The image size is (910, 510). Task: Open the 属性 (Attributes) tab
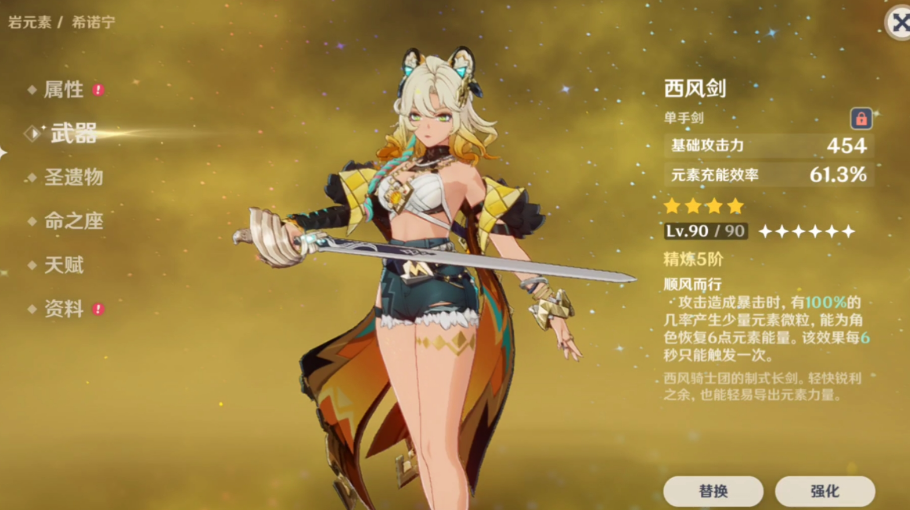(64, 90)
